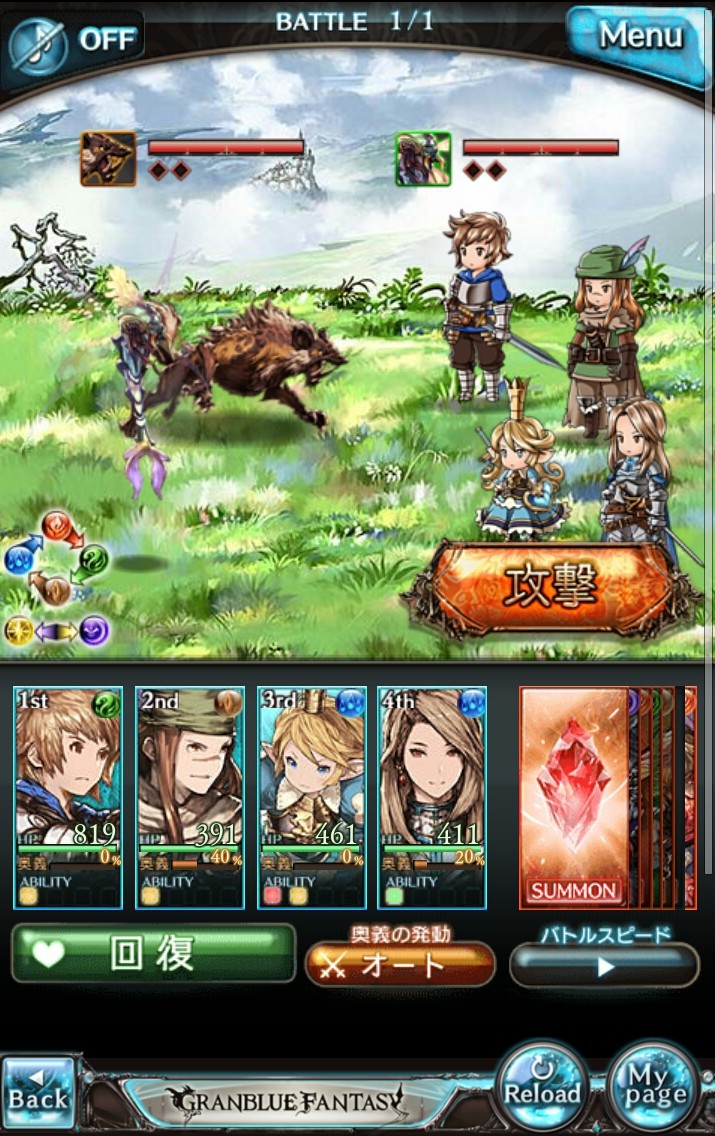This screenshot has height=1136, width=715.
Task: Open the red crystal SUMMON card
Action: (574, 797)
